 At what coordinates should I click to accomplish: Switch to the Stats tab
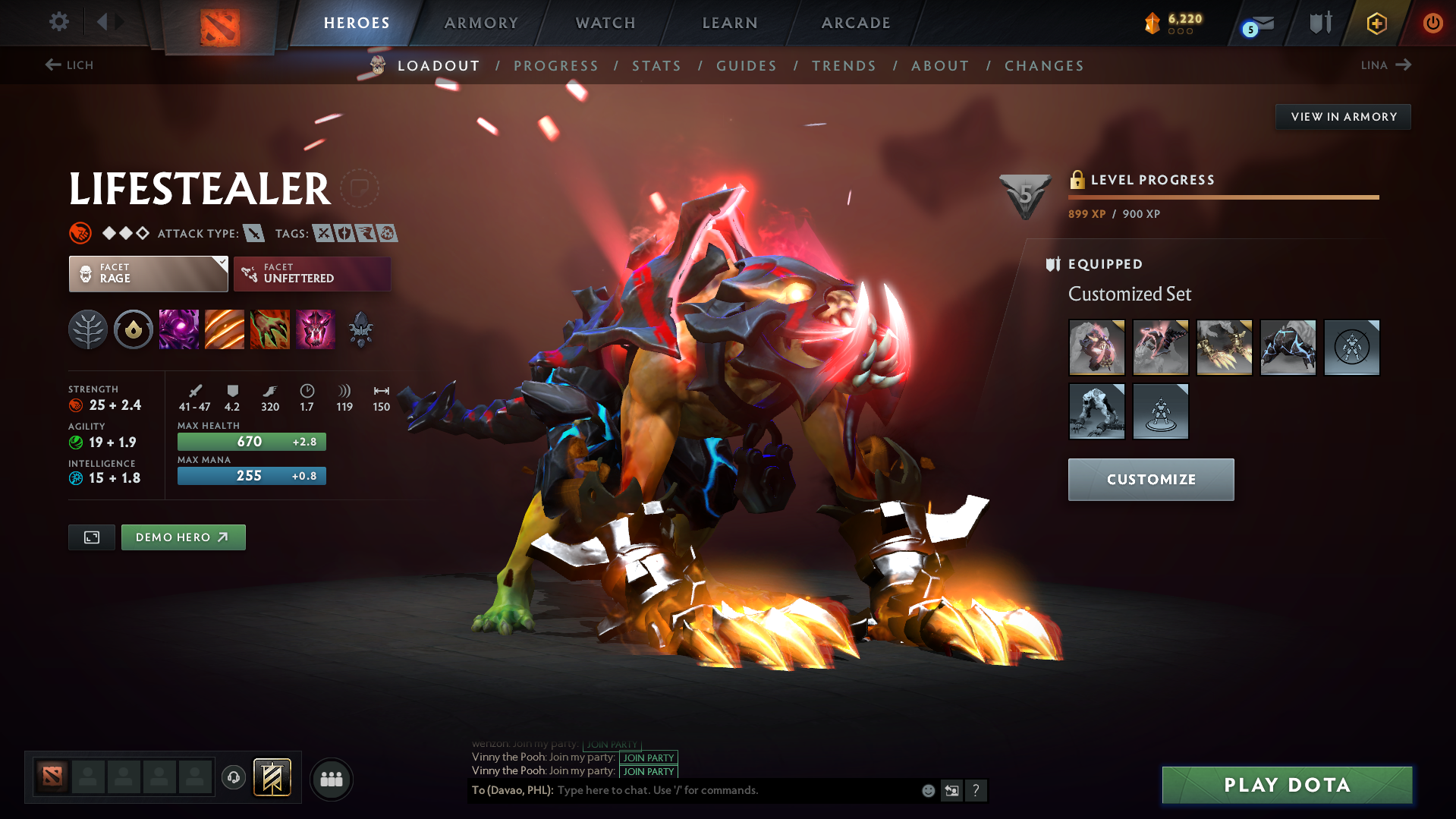pyautogui.click(x=656, y=65)
